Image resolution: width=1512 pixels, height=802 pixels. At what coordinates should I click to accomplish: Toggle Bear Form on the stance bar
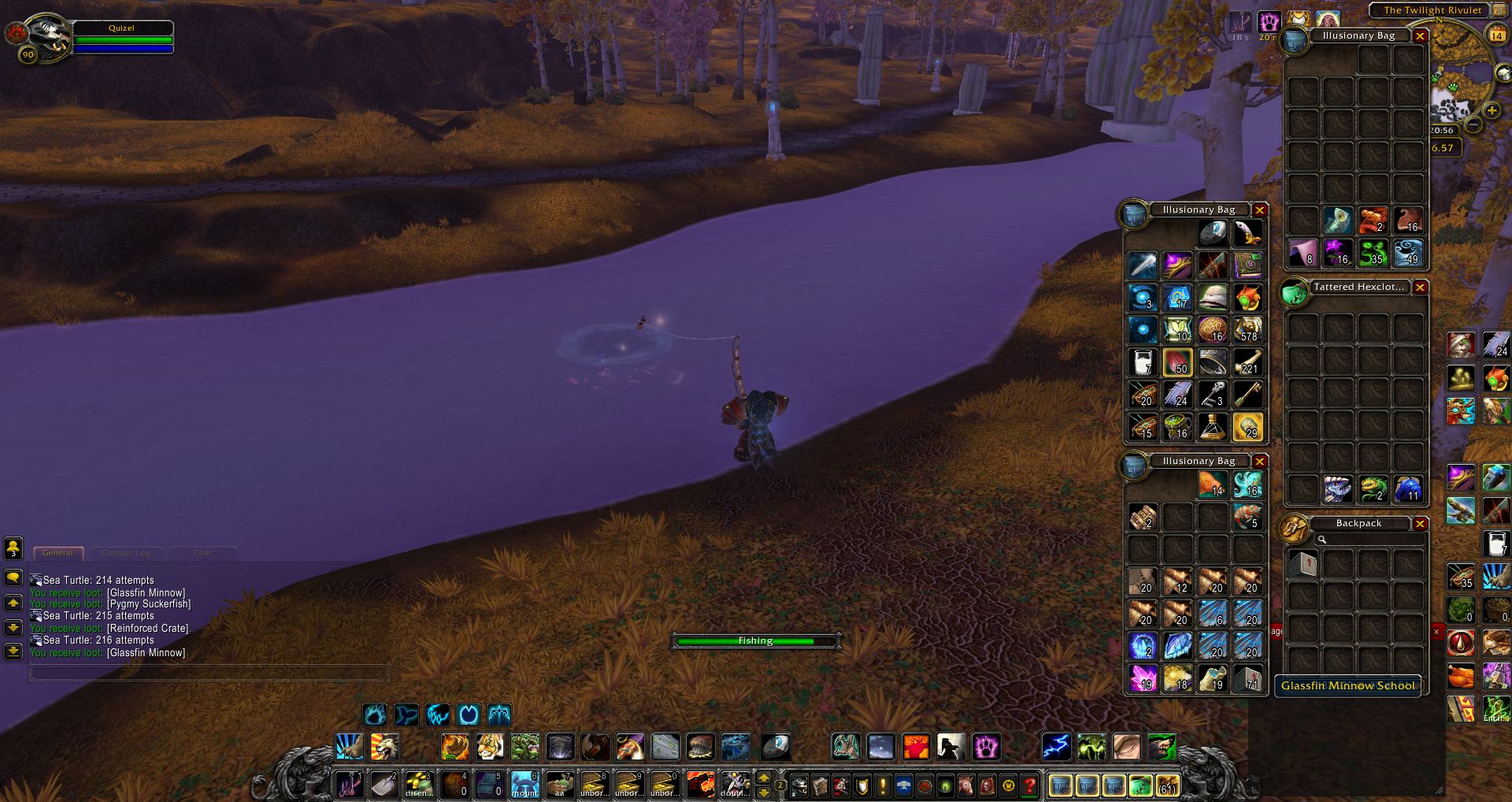pos(376,715)
